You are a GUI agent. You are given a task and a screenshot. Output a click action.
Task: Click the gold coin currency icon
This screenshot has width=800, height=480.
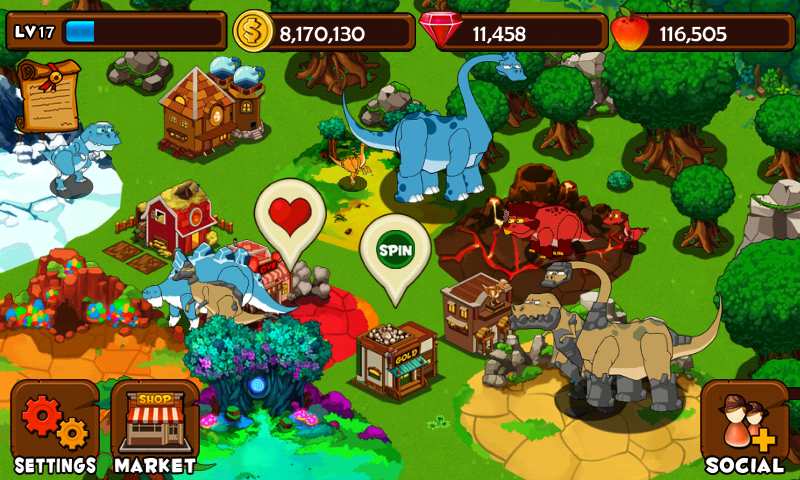click(254, 33)
